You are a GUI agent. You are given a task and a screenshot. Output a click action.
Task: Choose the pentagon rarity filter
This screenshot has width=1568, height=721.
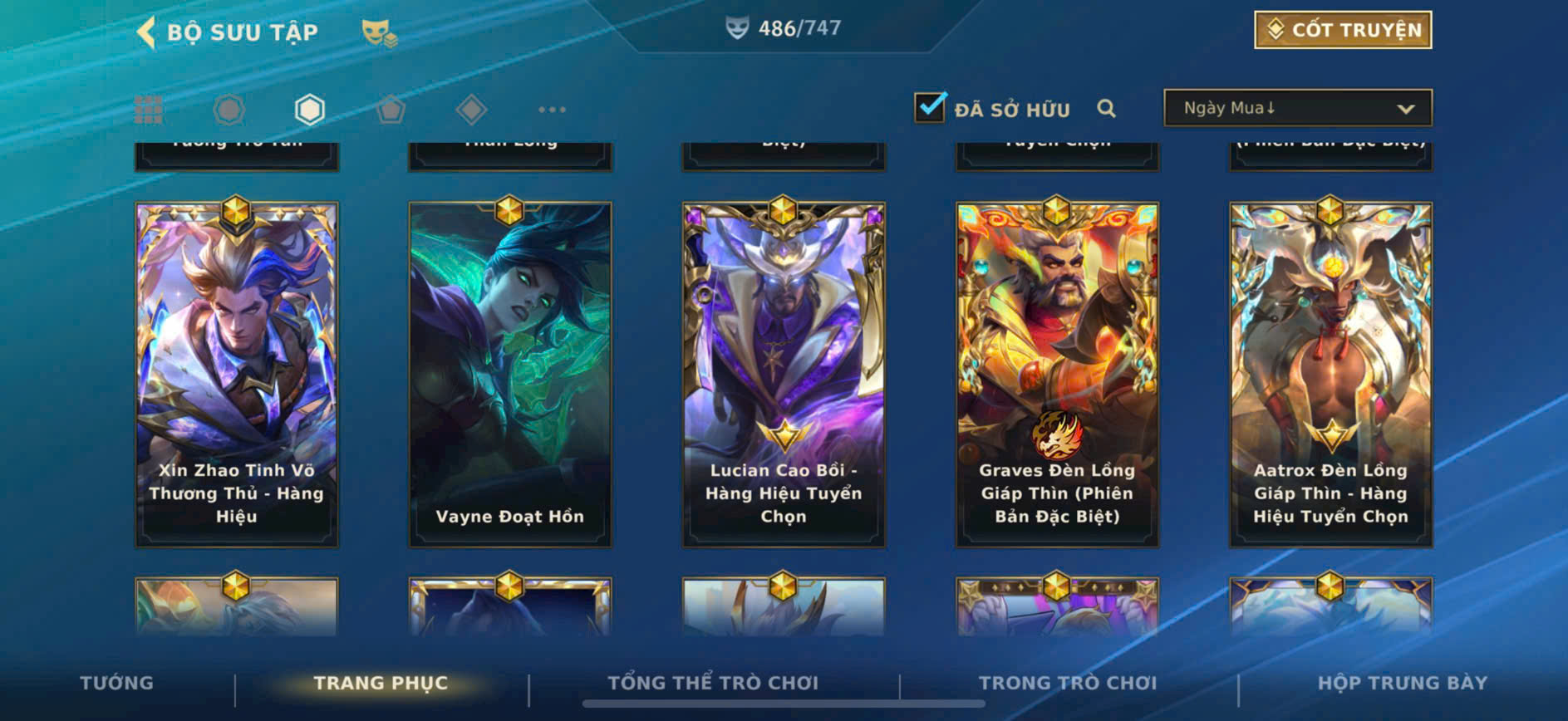[391, 110]
